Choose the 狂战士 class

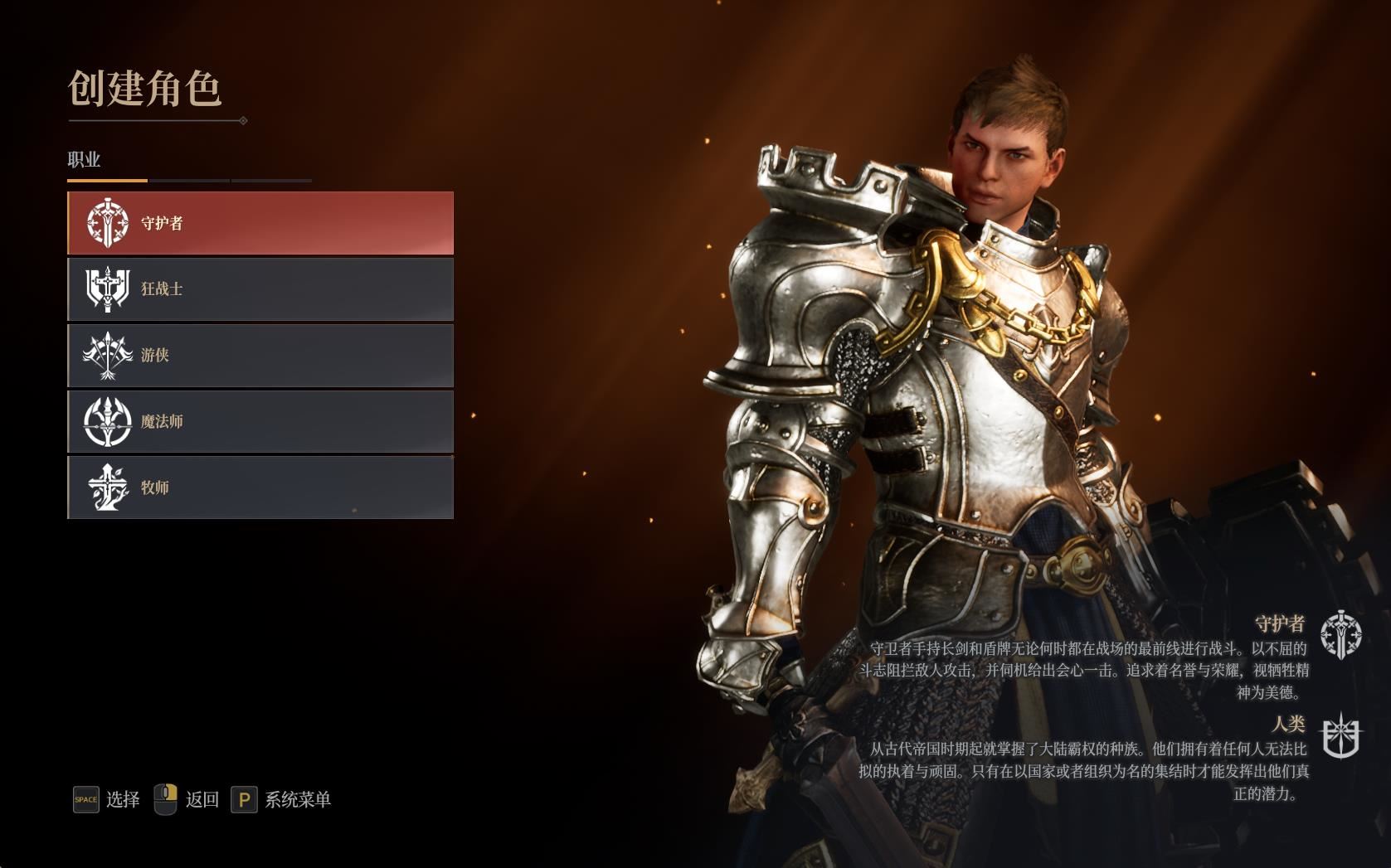click(260, 289)
